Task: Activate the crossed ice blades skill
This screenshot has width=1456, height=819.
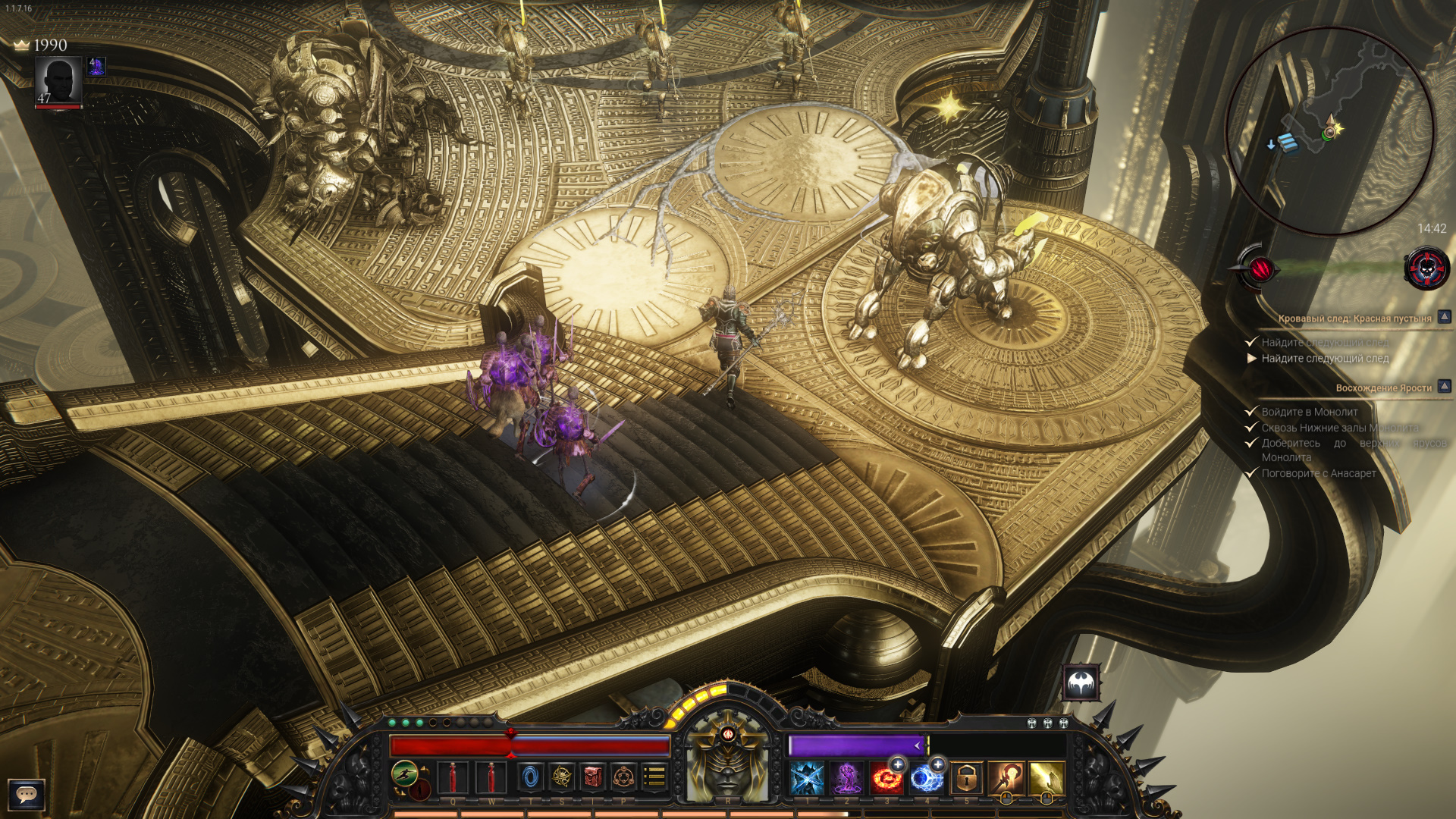Action: coord(807,779)
